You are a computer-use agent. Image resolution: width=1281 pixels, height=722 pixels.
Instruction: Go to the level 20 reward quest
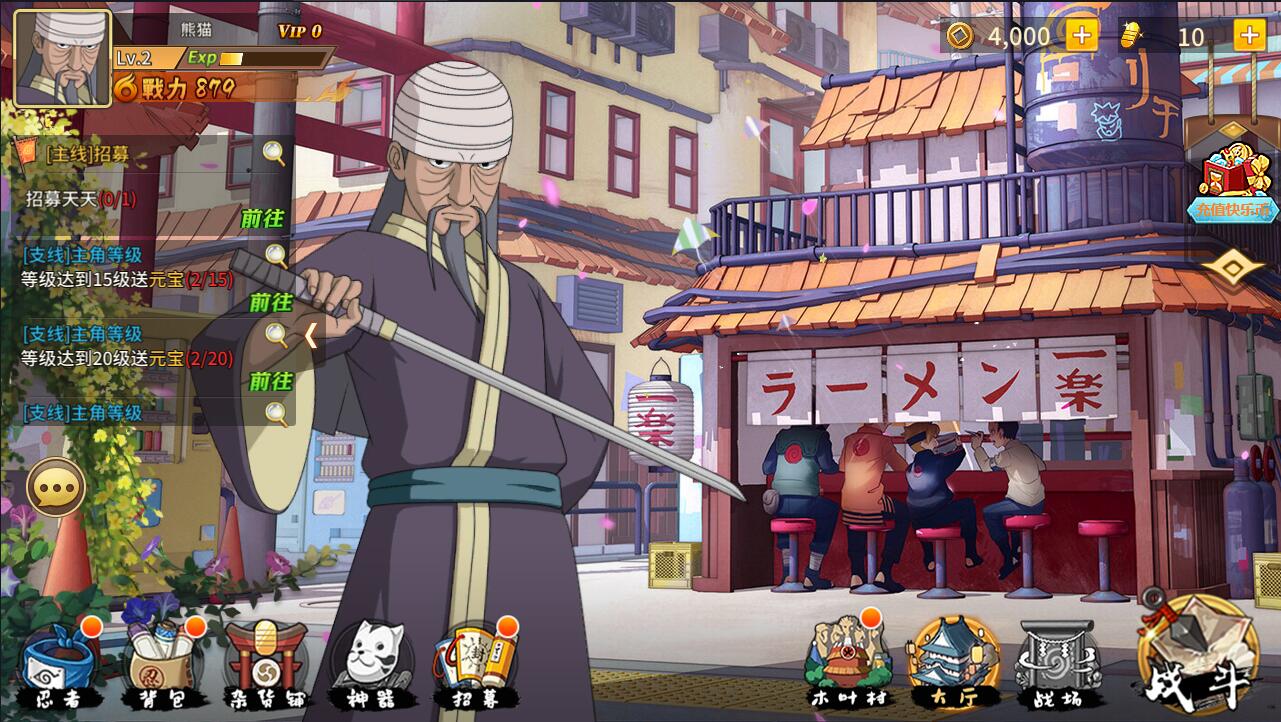coord(270,381)
